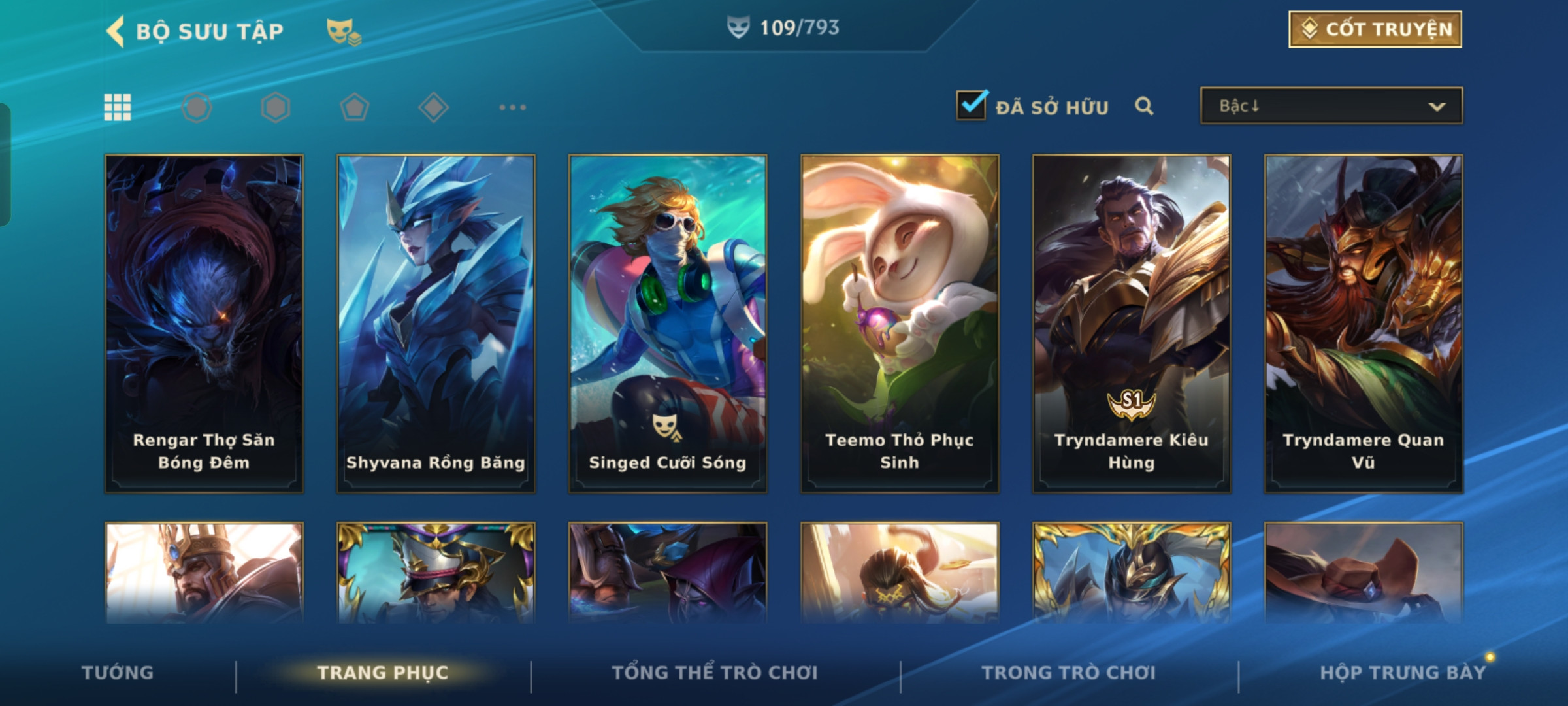
Task: Switch to Tổng Thể Trò Chơi tab
Action: pos(715,673)
